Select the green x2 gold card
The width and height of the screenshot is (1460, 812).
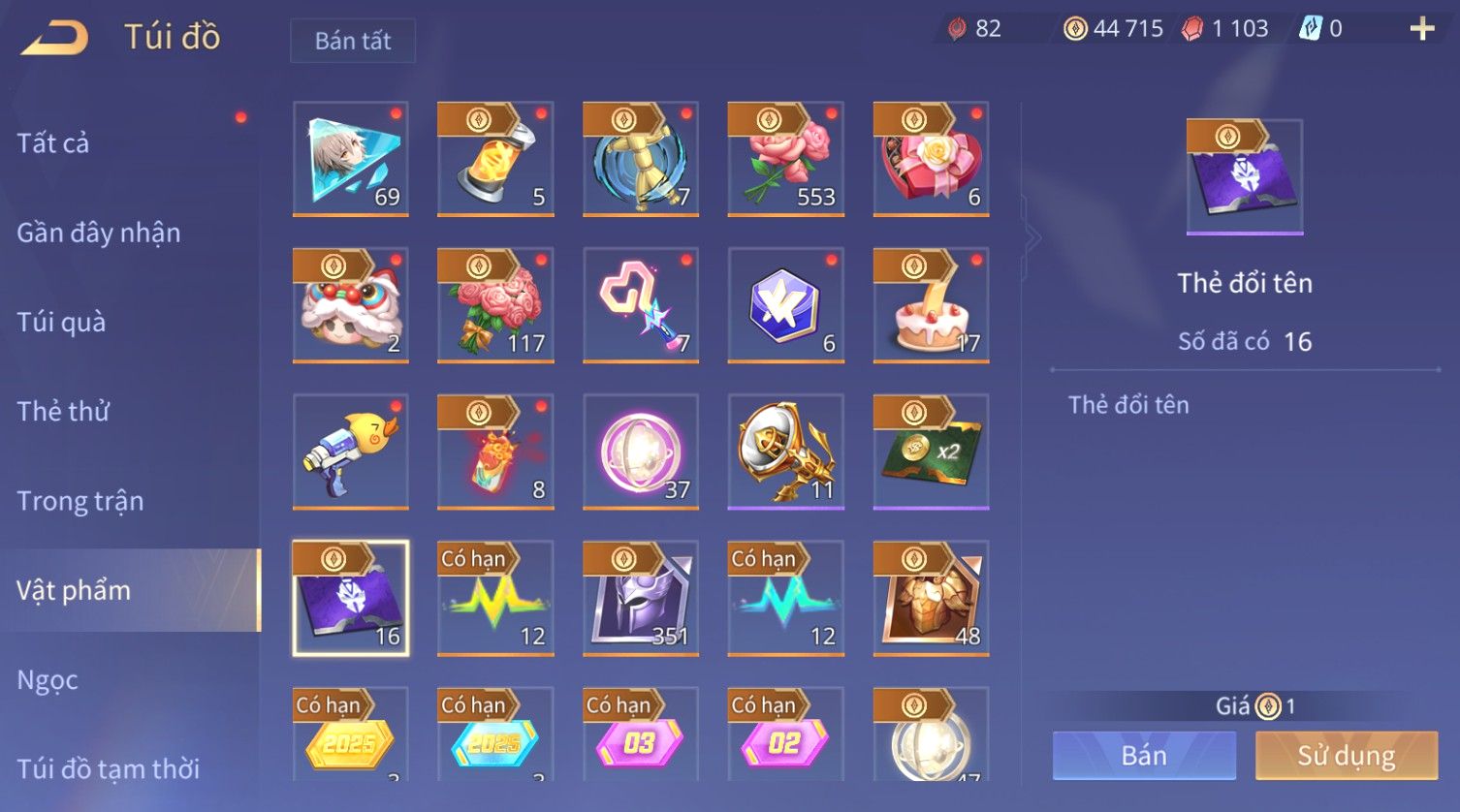(x=931, y=452)
